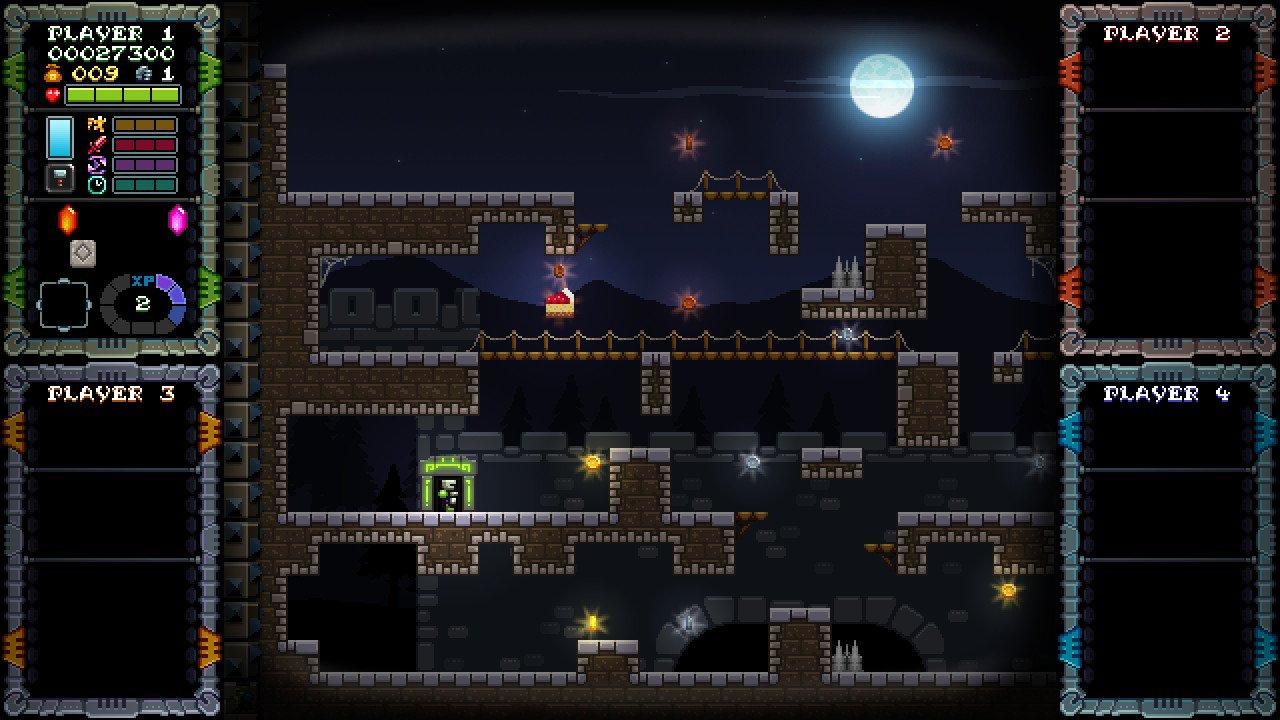
Task: Click the grey stone rune tile
Action: 83,253
